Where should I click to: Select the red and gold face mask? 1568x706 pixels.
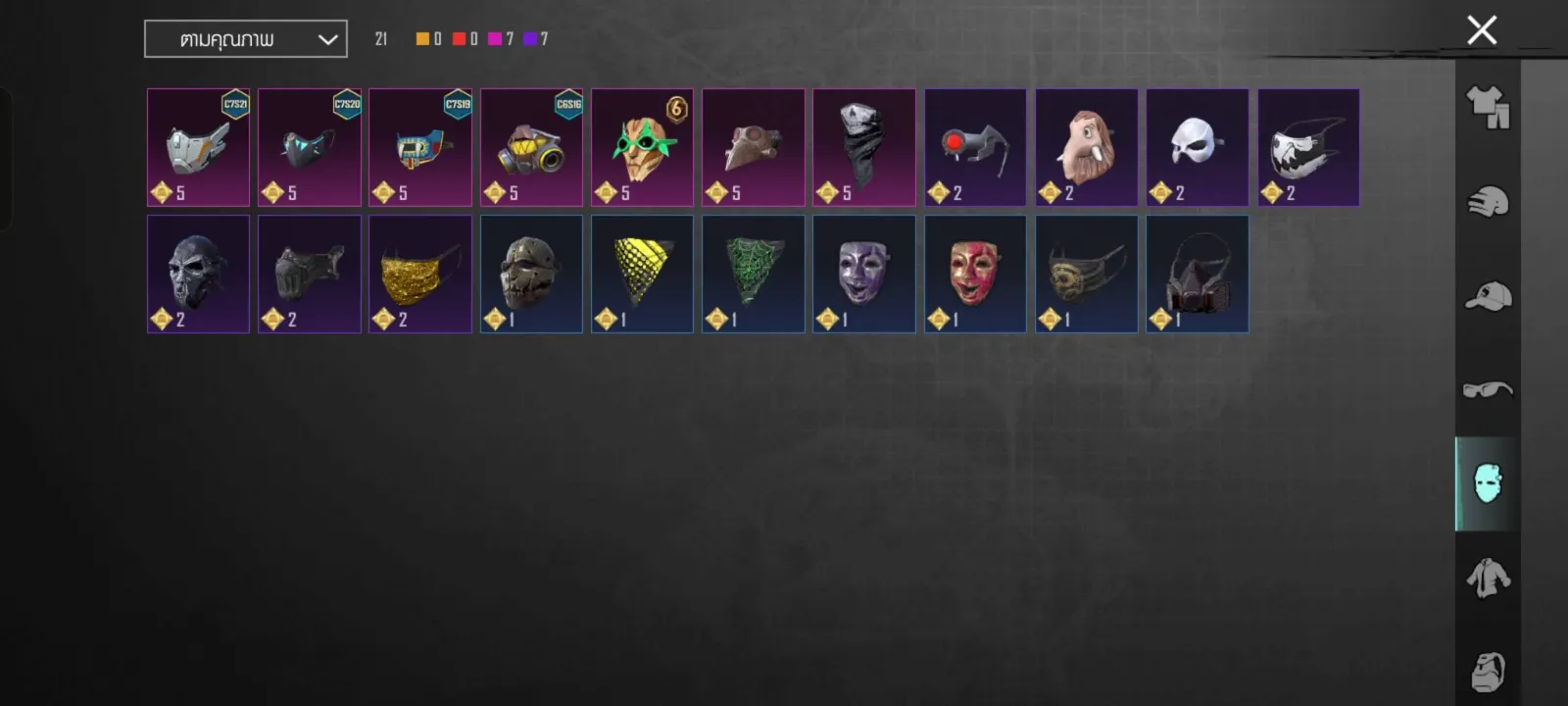point(975,275)
